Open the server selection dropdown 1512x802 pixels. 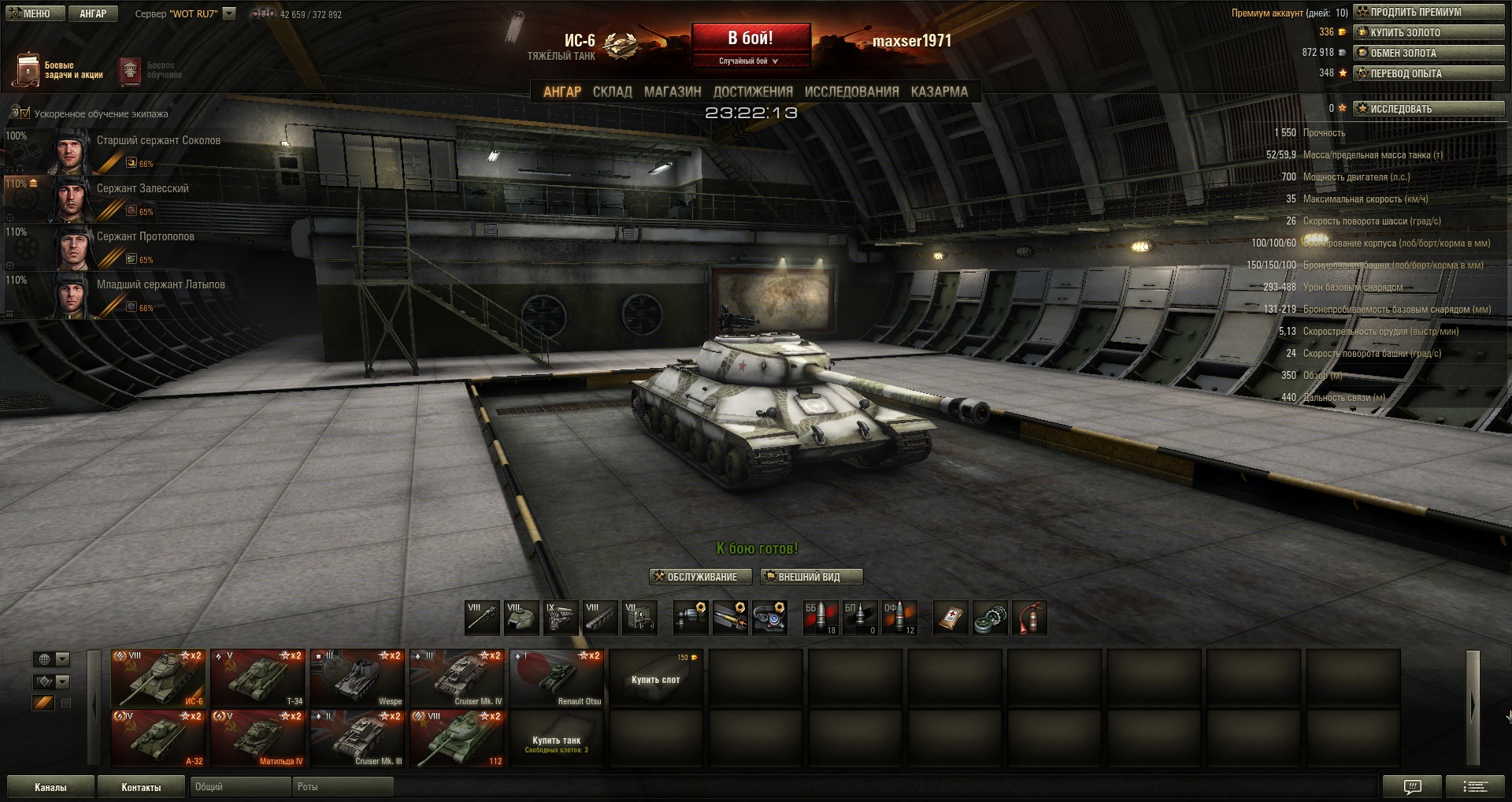(229, 13)
